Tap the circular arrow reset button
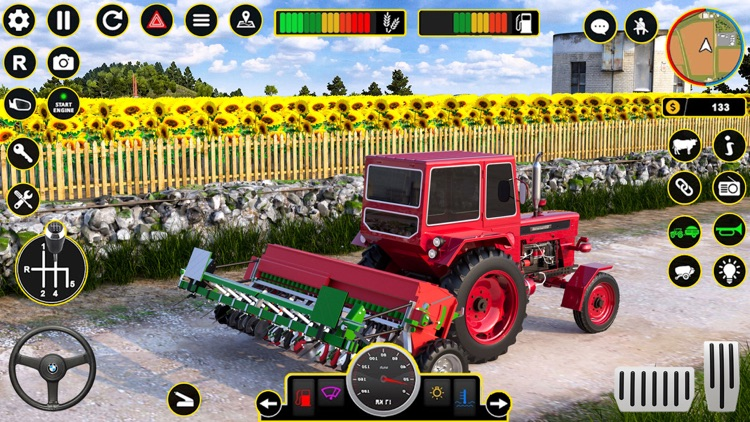750x422 pixels. (112, 20)
